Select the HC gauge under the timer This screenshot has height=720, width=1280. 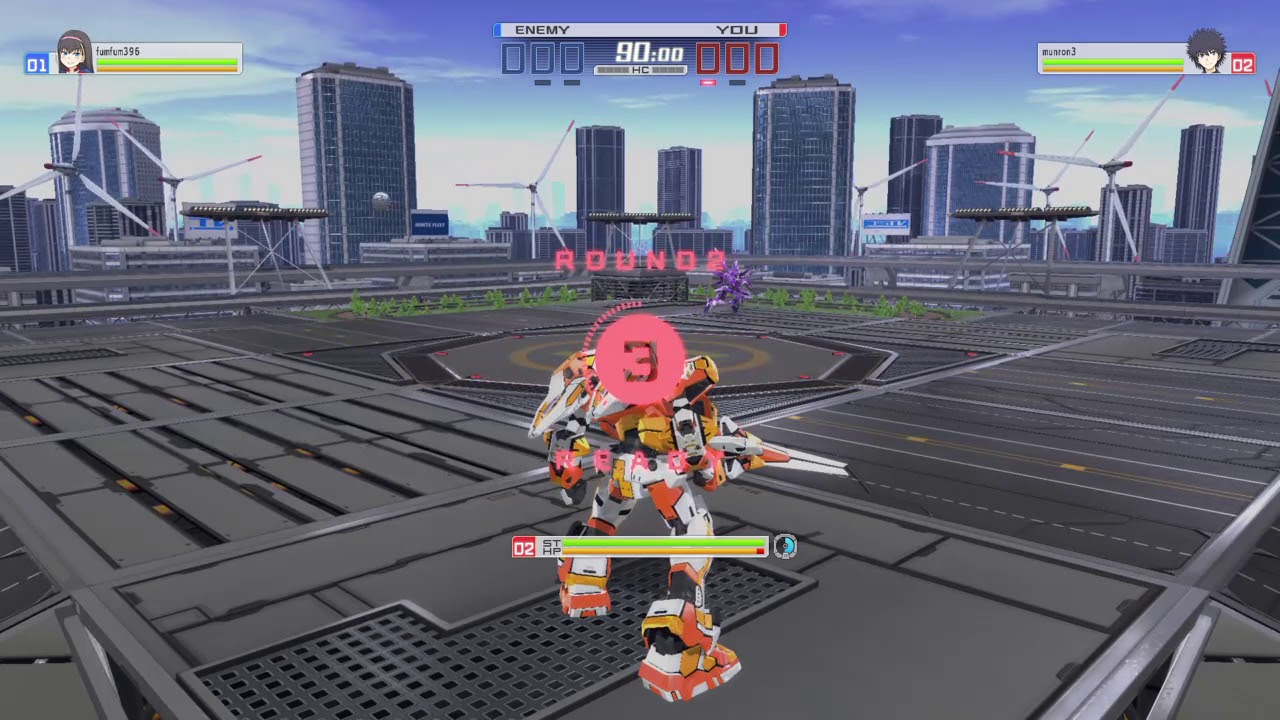639,72
